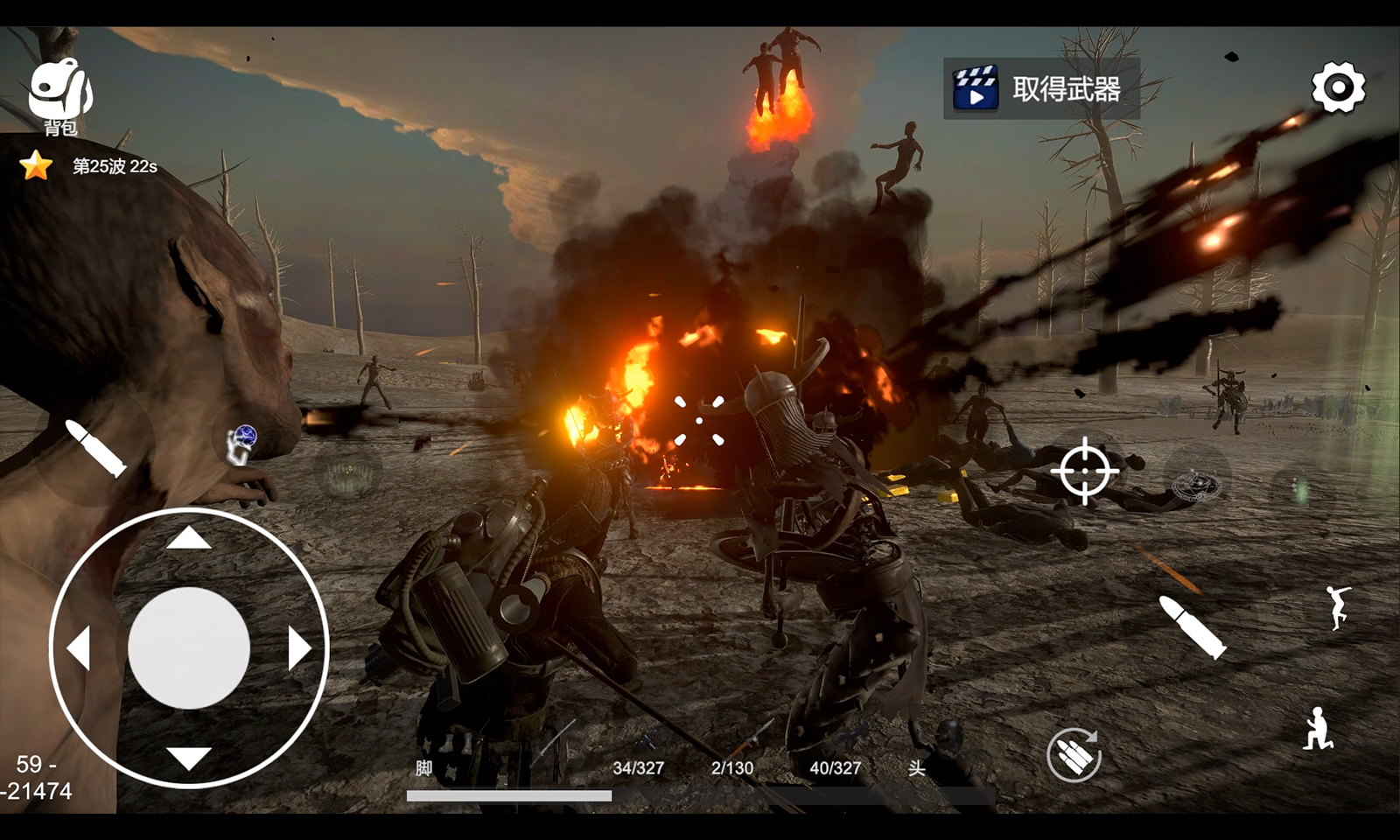Reload with the circular bullets icon
The image size is (1400, 840).
(1074, 754)
